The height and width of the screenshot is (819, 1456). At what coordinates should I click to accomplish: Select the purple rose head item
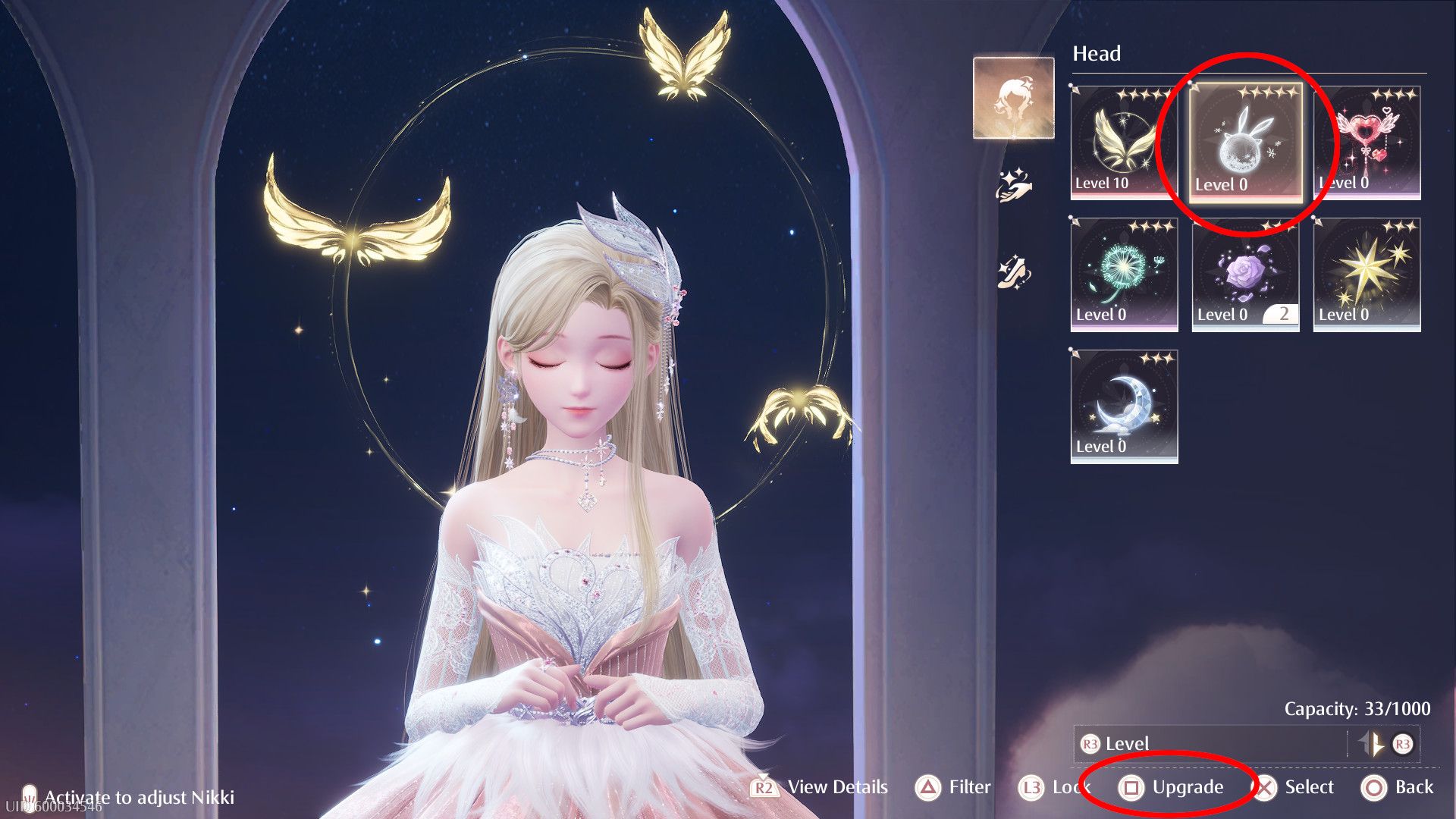pos(1244,274)
